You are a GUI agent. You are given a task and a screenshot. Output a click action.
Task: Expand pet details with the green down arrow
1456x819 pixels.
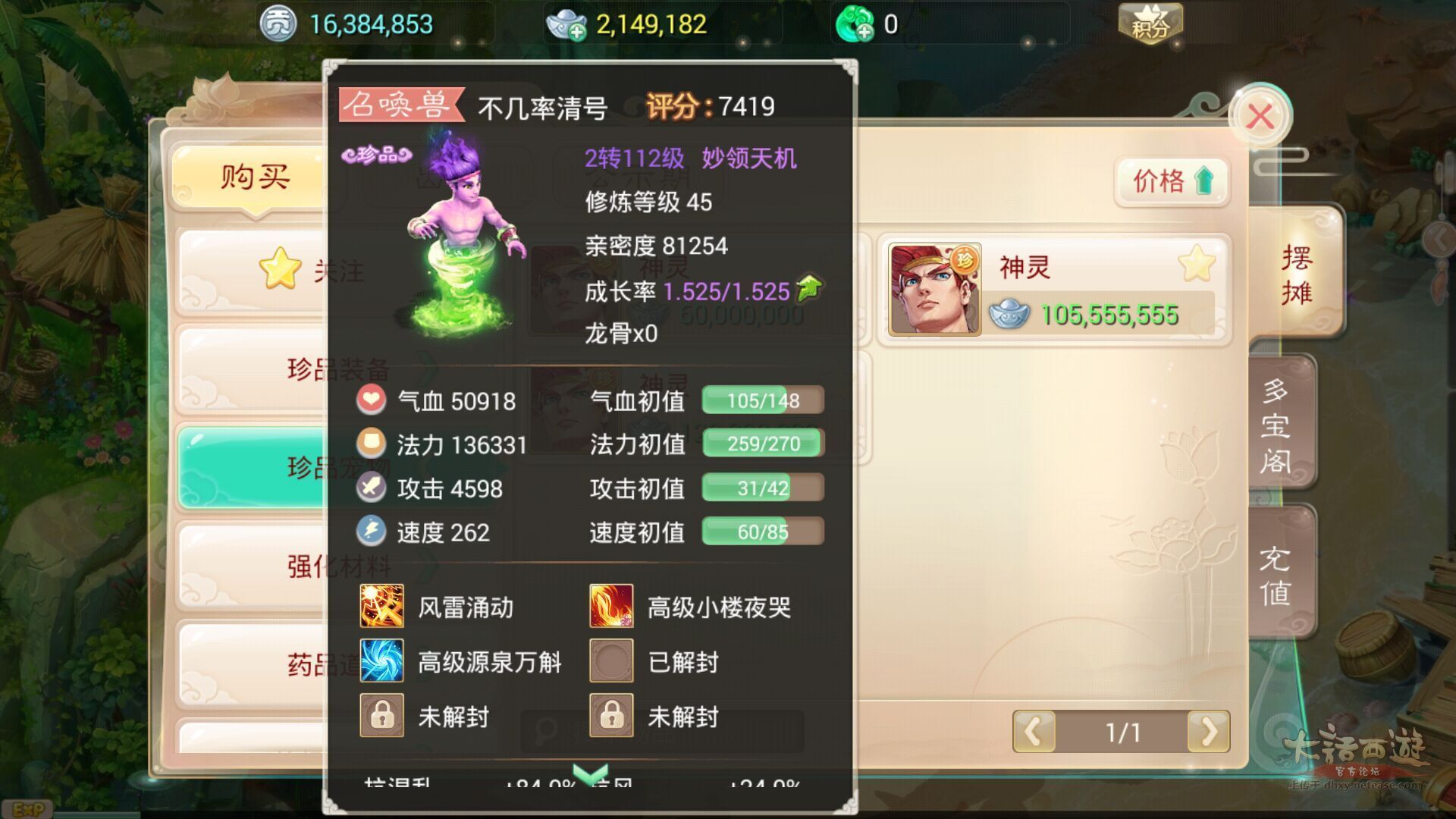(x=590, y=773)
